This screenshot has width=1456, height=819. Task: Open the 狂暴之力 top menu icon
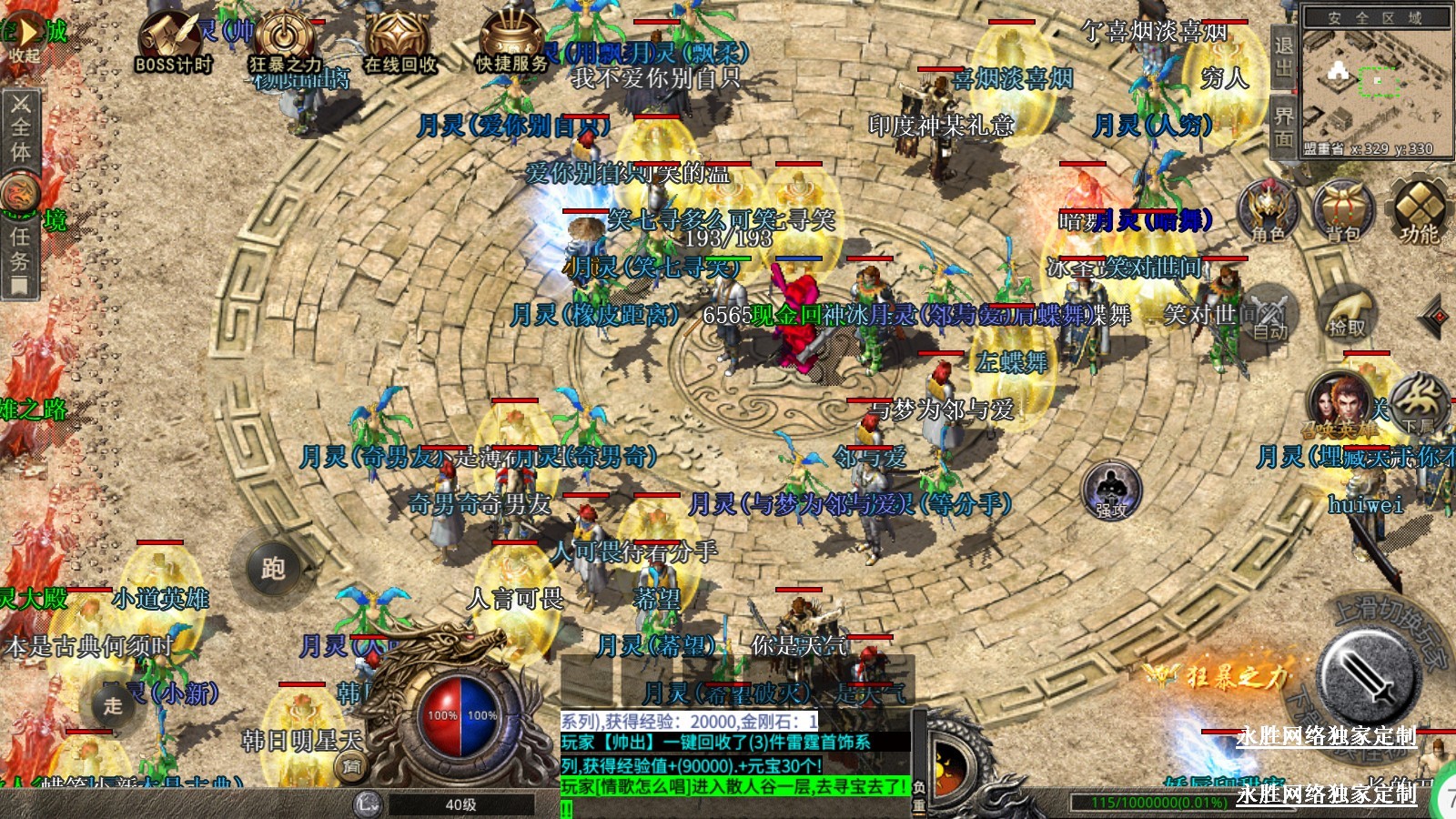[x=285, y=42]
